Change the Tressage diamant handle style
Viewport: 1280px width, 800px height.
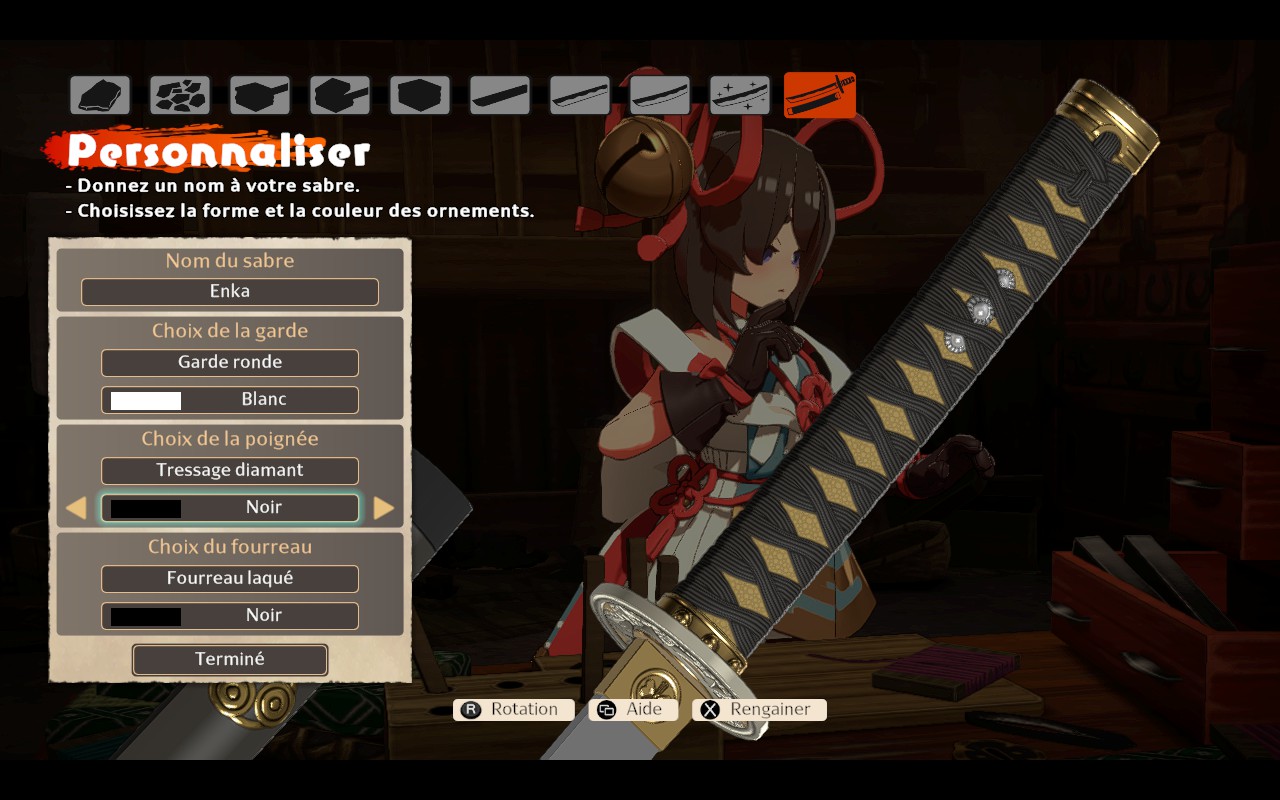click(230, 470)
